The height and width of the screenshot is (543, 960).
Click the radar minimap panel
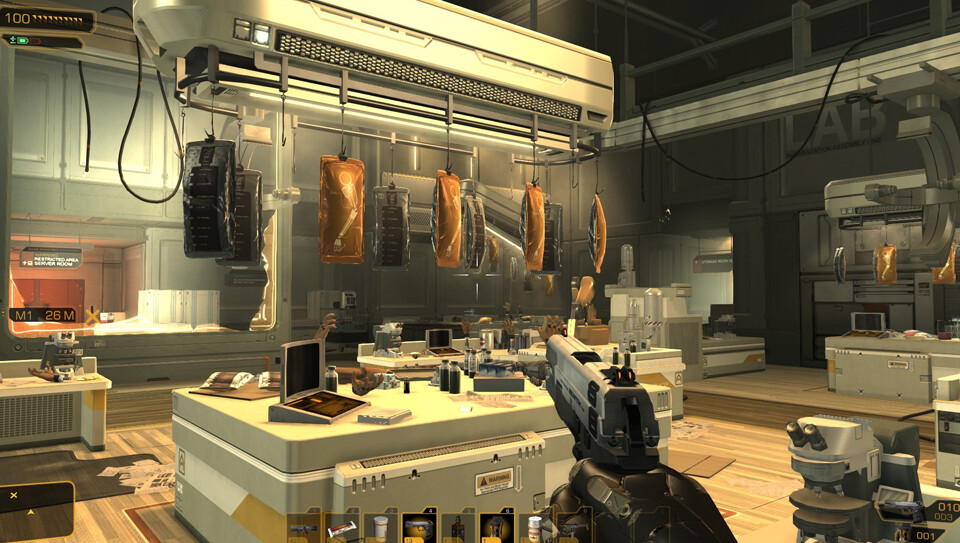point(36,511)
